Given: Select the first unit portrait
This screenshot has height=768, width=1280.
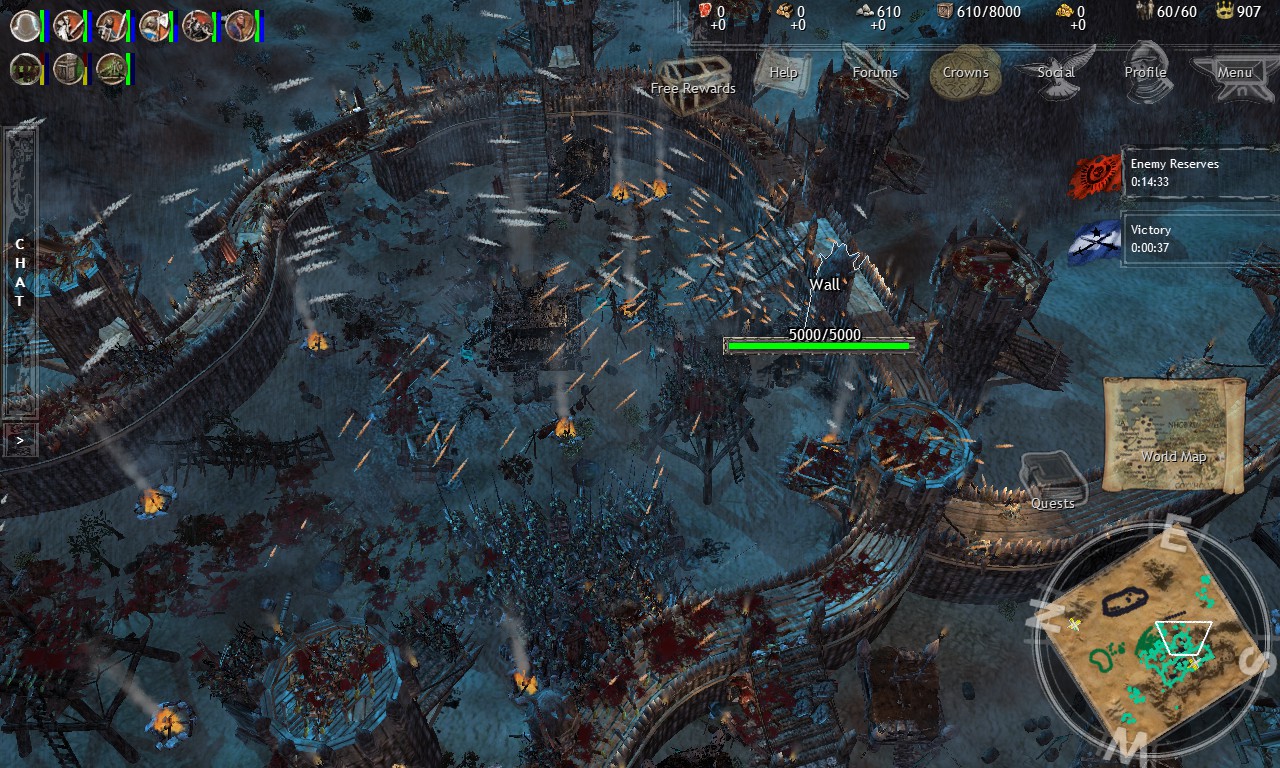Looking at the screenshot, I should [x=25, y=25].
